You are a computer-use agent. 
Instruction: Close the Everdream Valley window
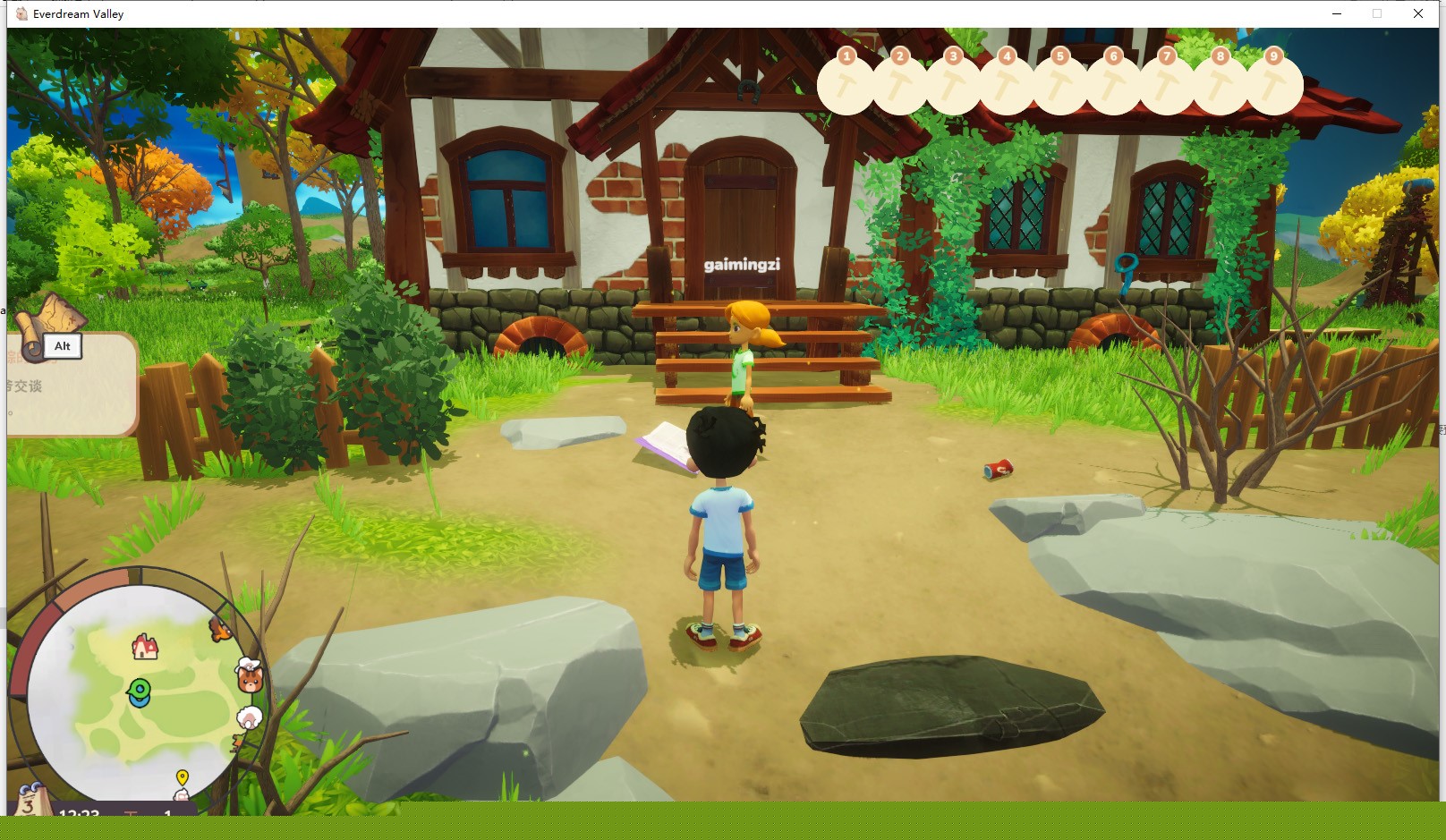(1418, 13)
